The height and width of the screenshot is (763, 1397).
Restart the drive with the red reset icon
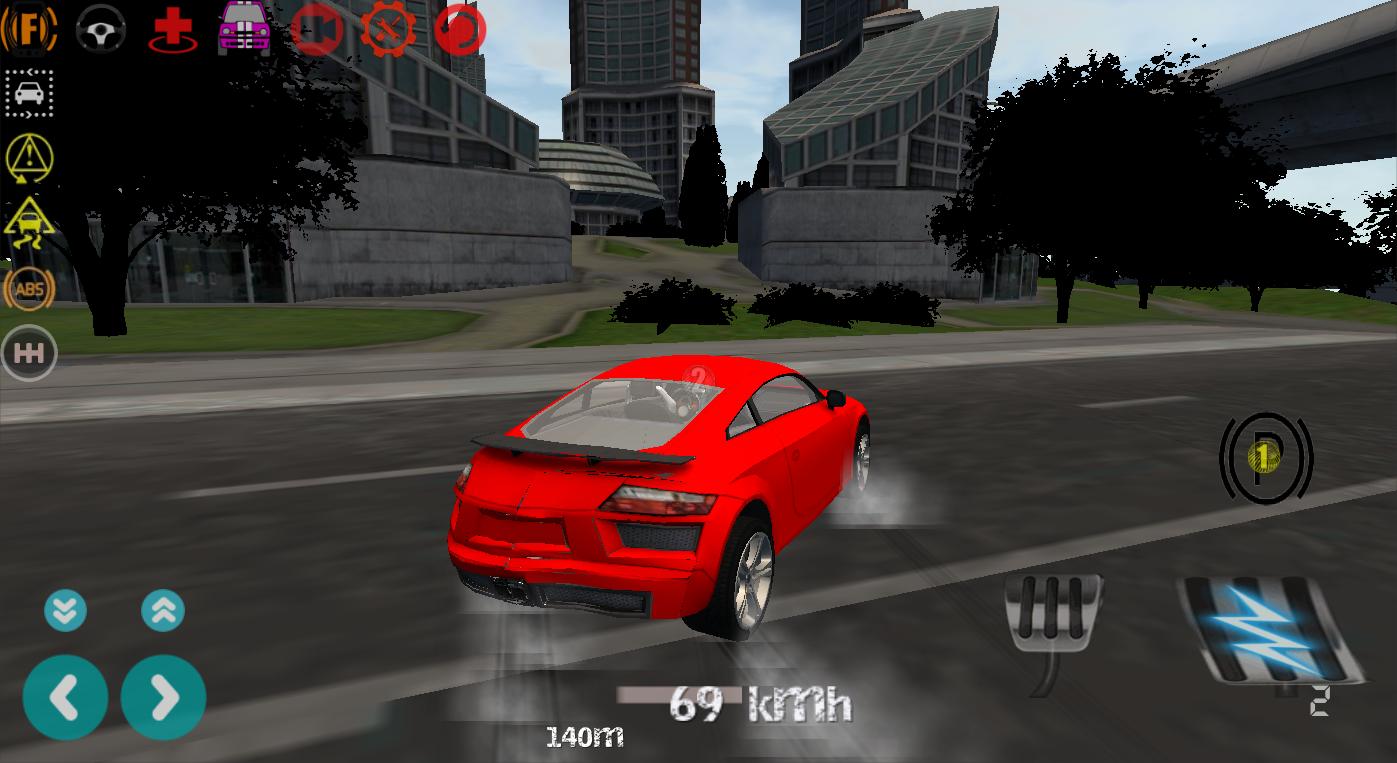[459, 29]
